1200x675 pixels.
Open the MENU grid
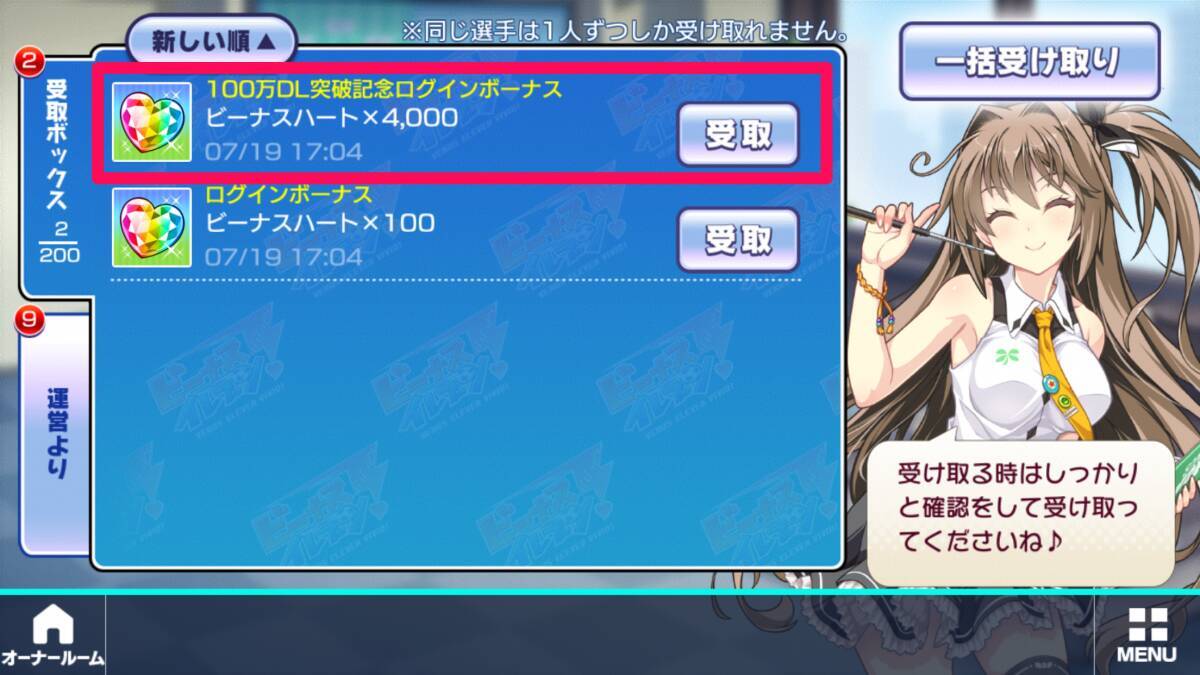point(1146,636)
